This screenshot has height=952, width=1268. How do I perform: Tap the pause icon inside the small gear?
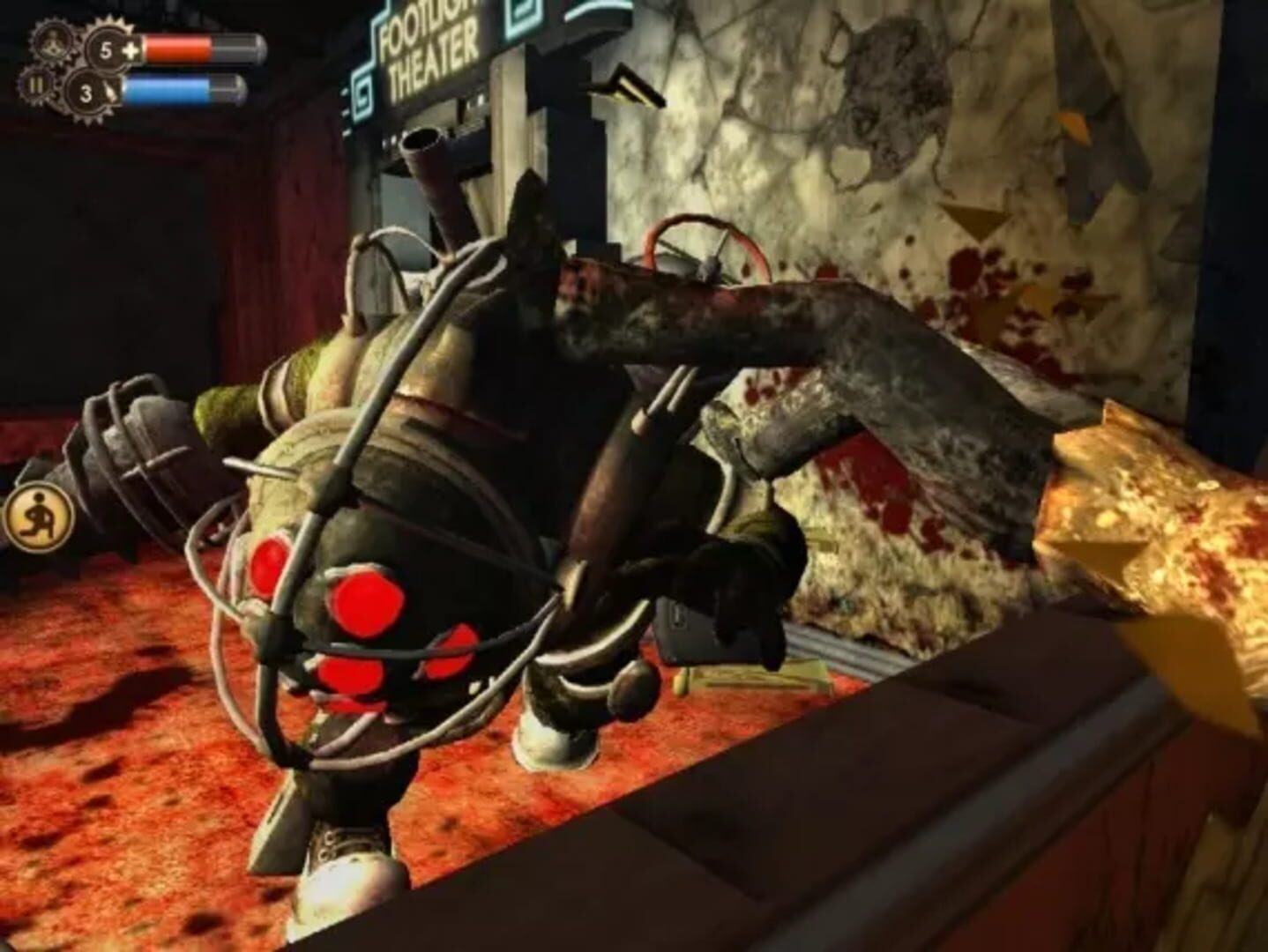(37, 86)
